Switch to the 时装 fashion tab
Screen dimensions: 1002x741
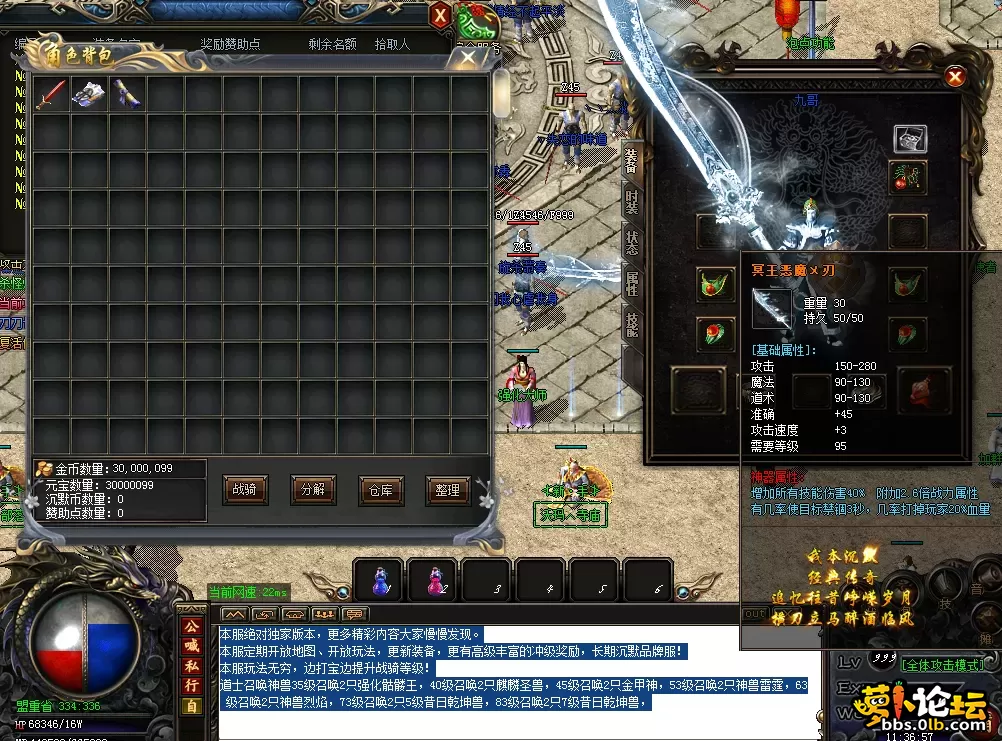(631, 201)
